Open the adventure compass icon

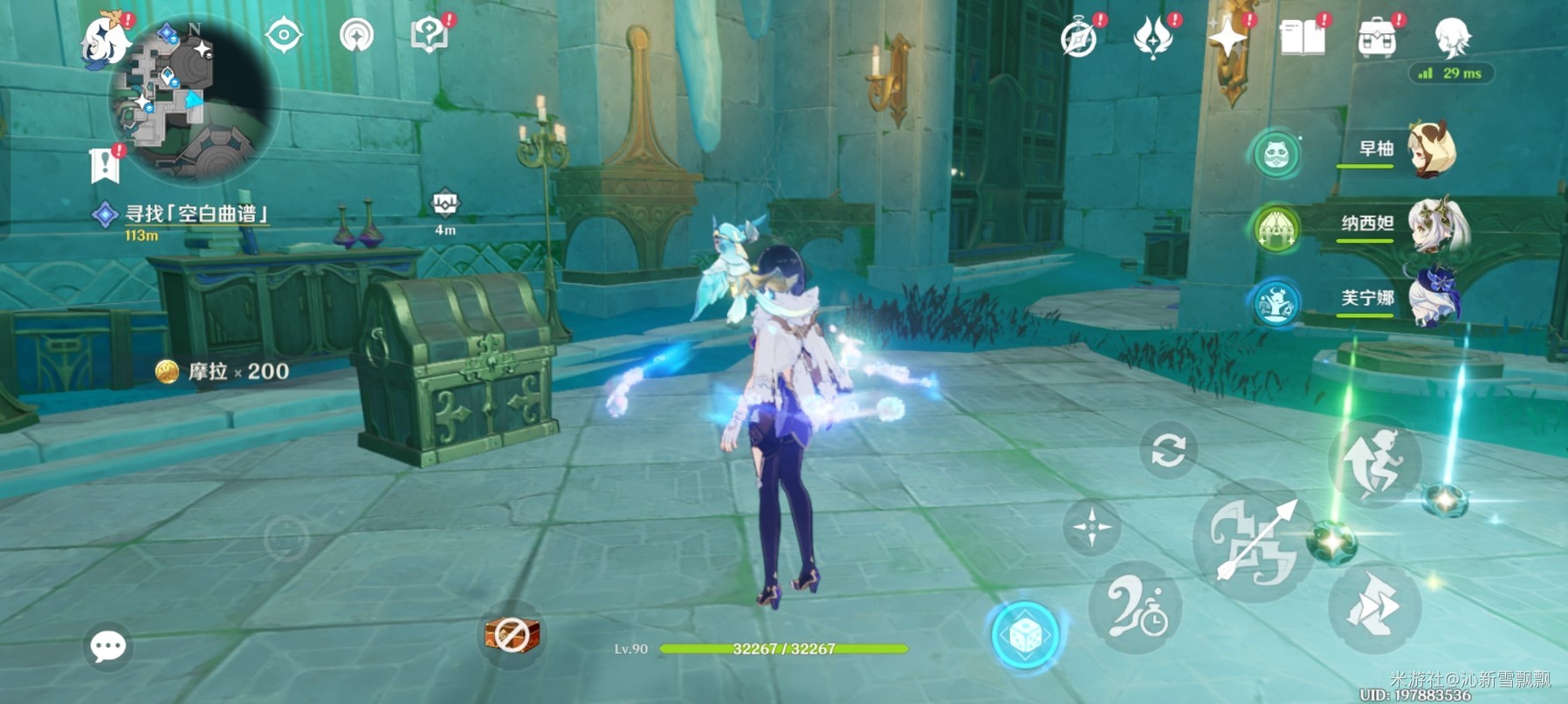click(x=1078, y=39)
